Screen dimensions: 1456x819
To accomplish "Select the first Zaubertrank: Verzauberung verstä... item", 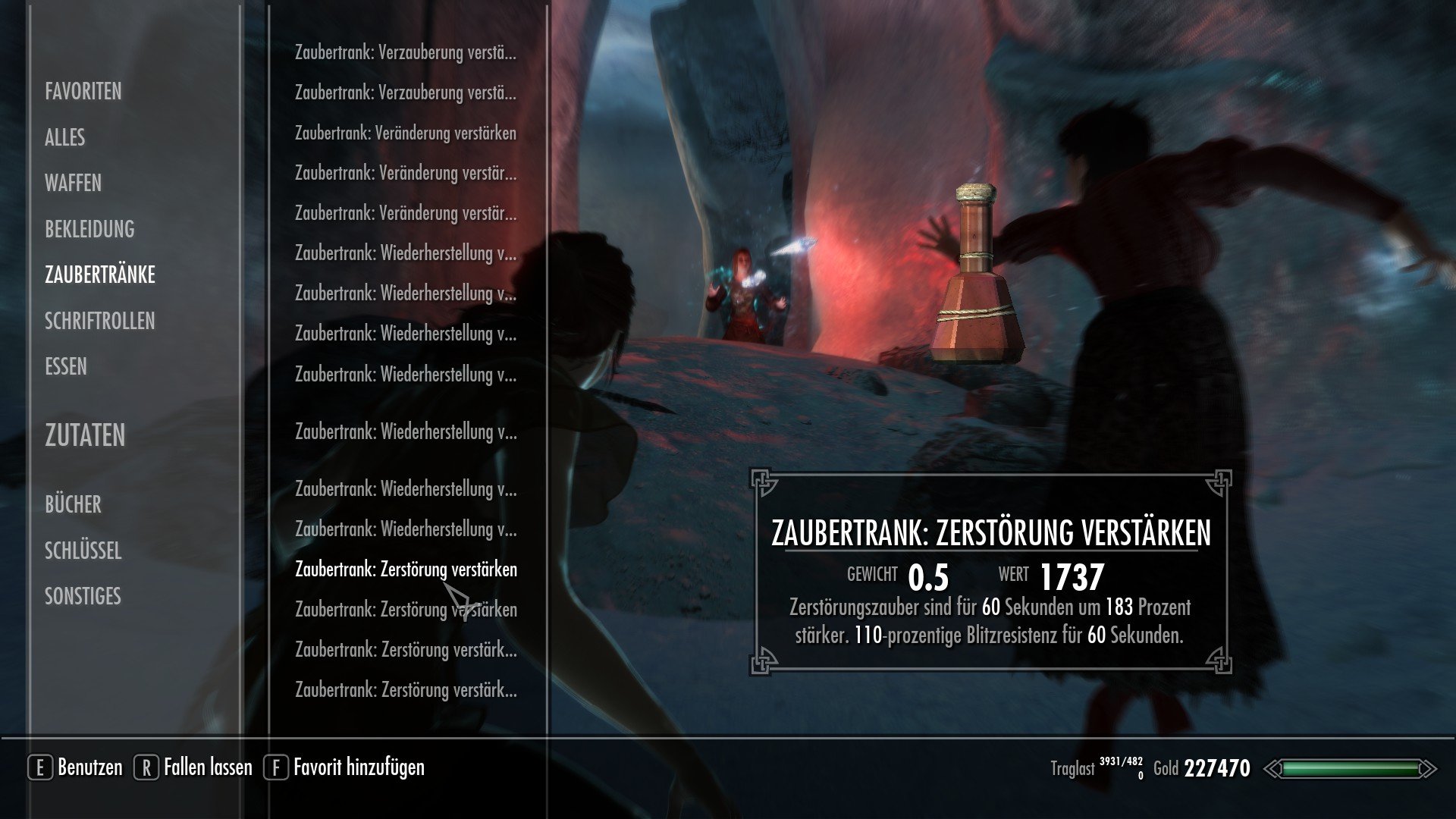I will tap(406, 52).
